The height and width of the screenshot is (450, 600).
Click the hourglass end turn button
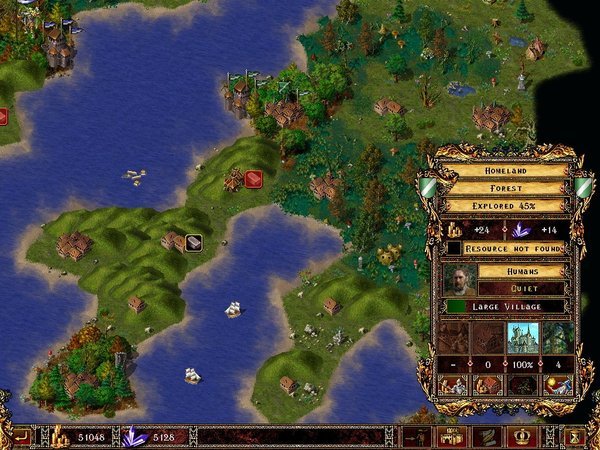(576, 436)
